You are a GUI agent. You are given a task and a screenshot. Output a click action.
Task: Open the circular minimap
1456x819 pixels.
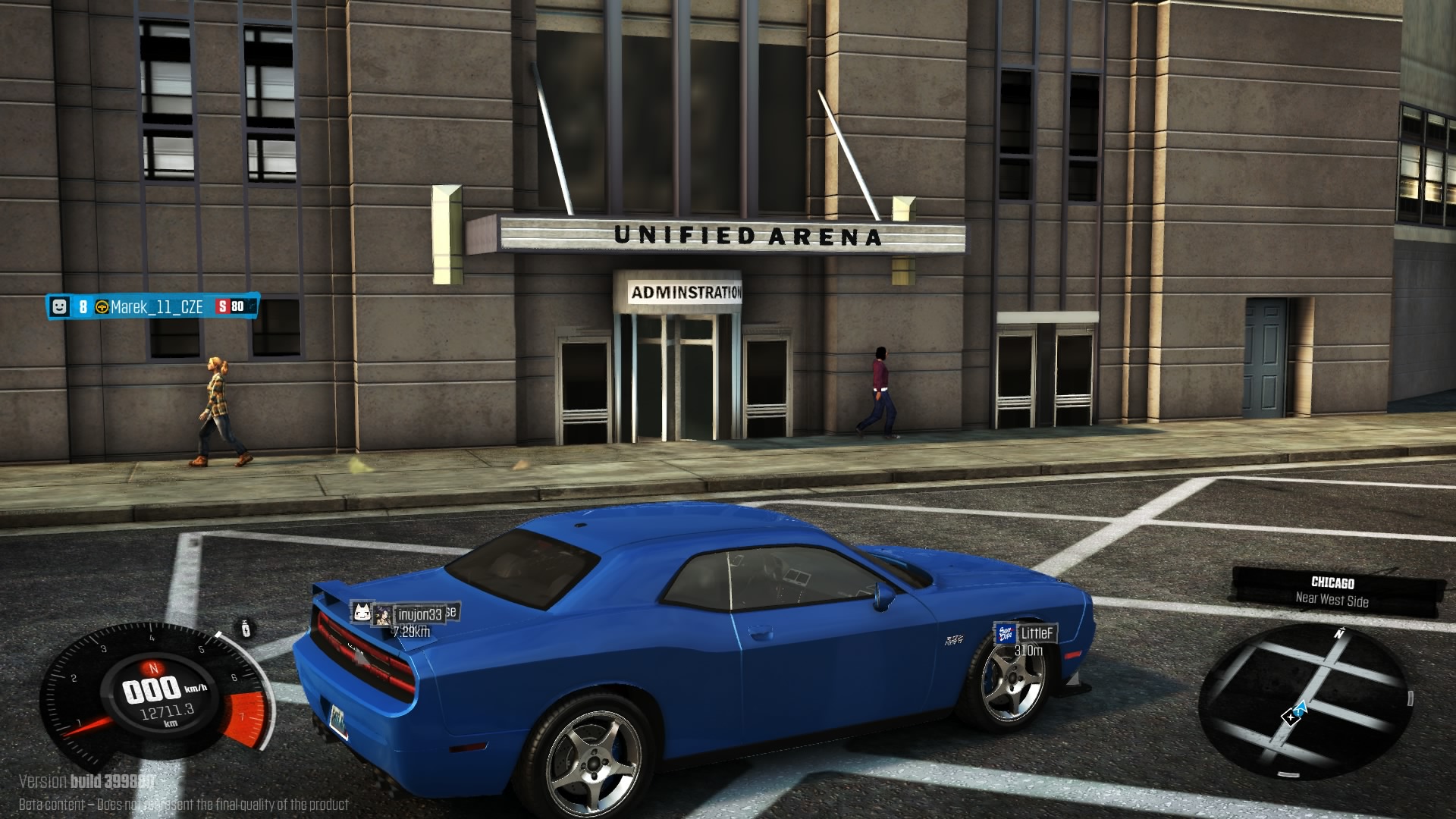click(1304, 701)
